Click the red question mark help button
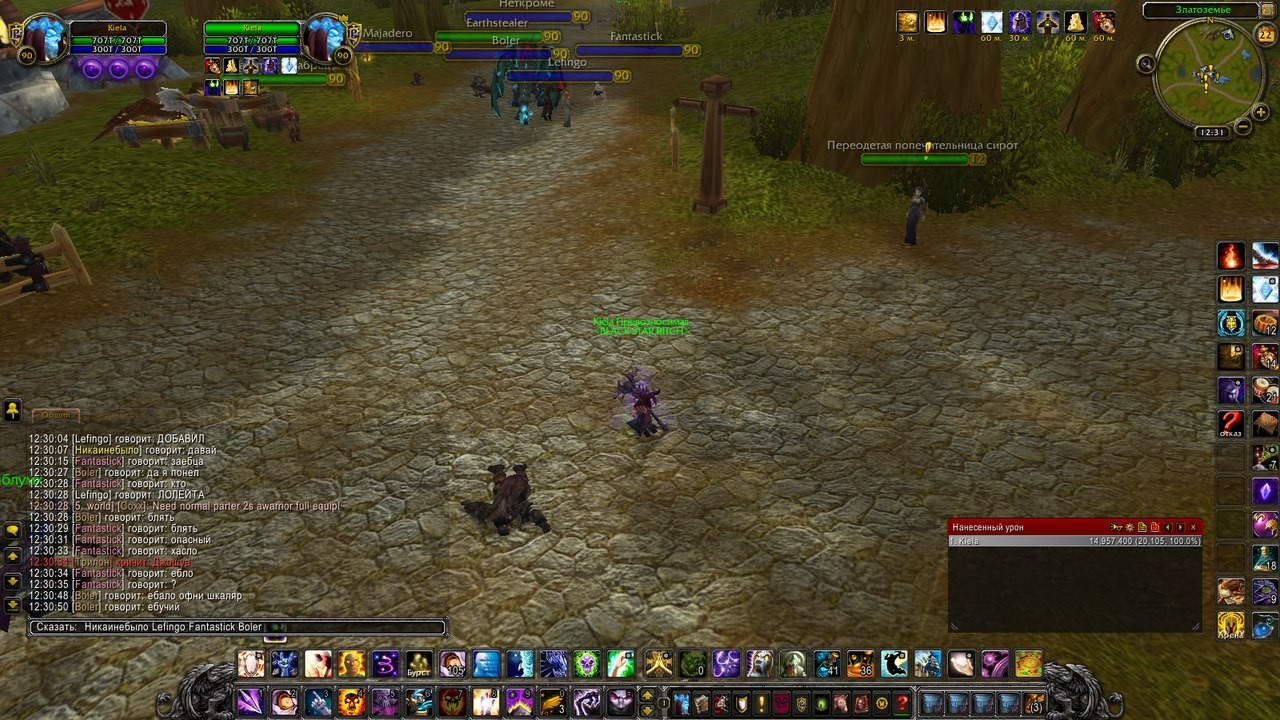Viewport: 1280px width, 720px height. point(902,703)
